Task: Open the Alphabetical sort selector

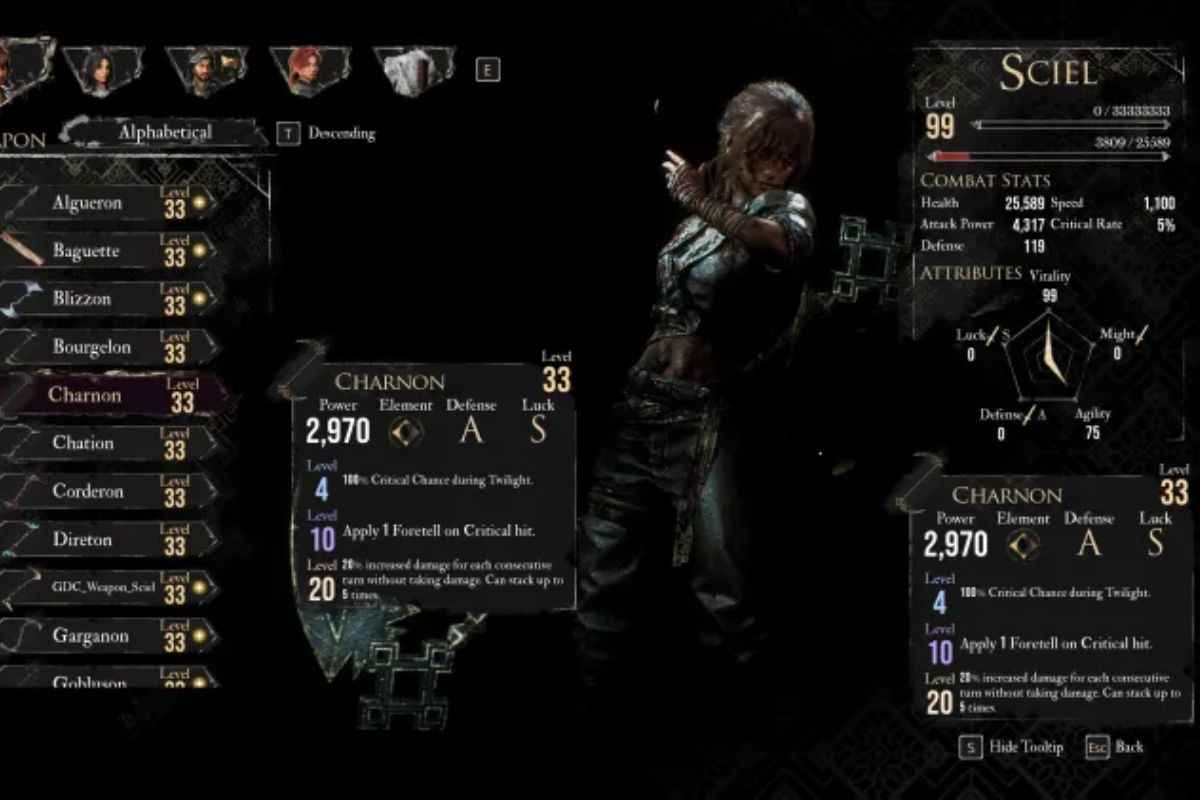Action: (165, 132)
